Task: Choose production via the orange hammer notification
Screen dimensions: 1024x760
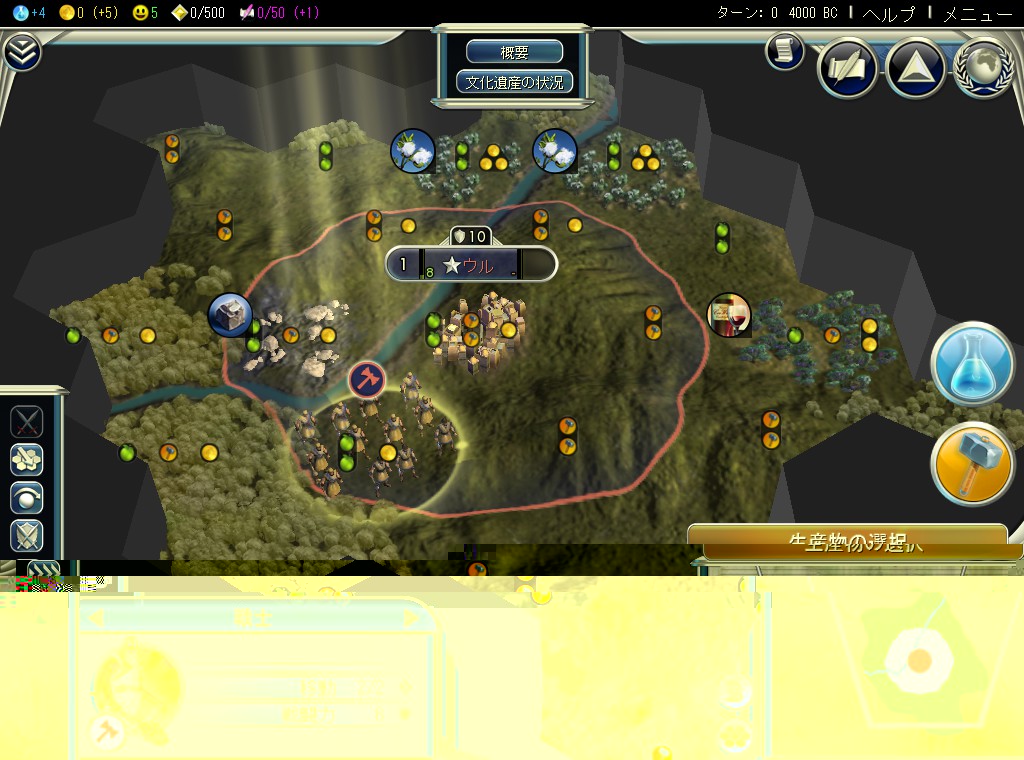Action: click(973, 463)
